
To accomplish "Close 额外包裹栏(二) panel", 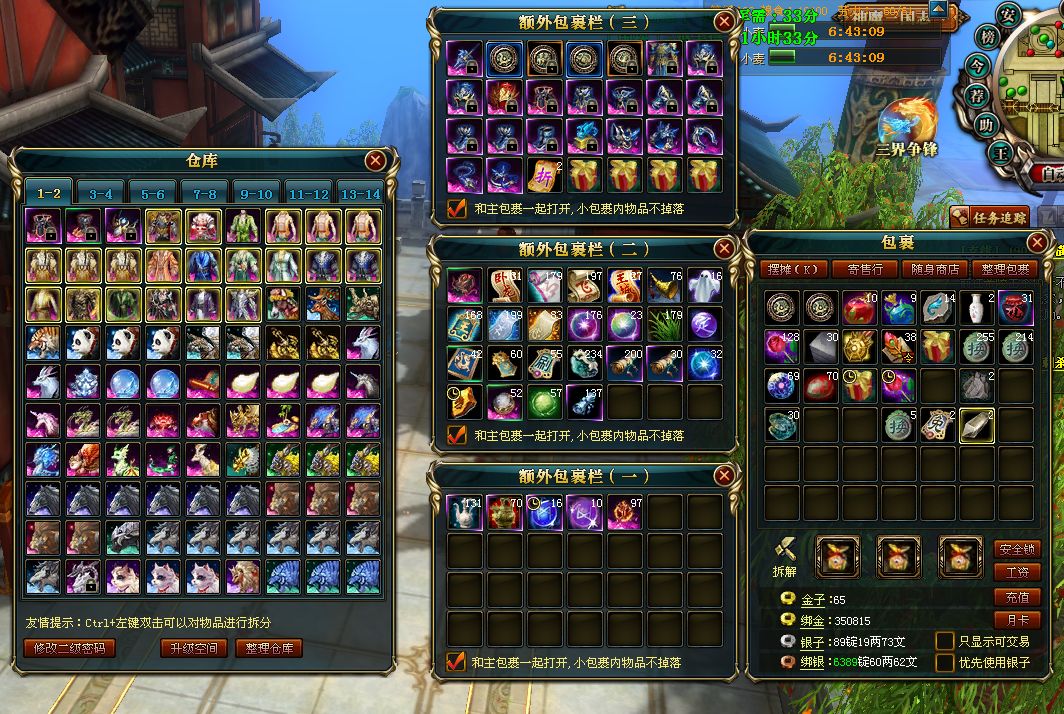I will (724, 248).
